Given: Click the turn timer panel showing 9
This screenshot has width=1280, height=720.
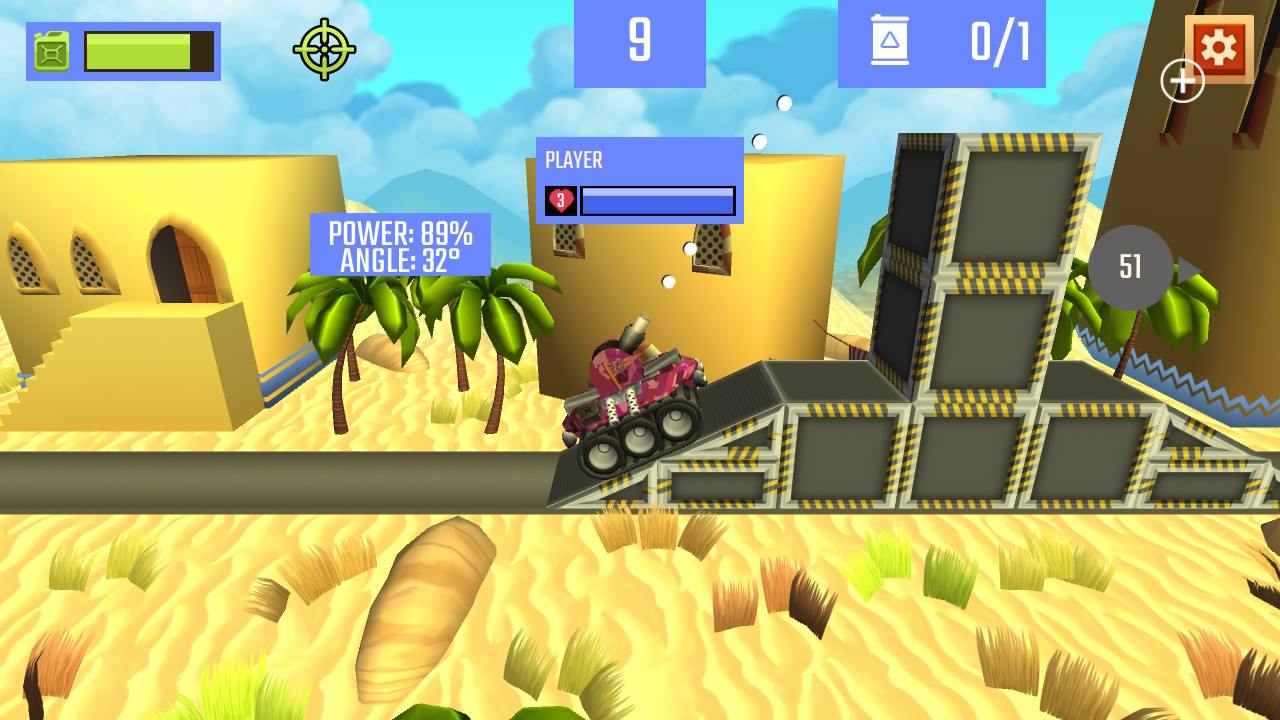Looking at the screenshot, I should point(639,41).
